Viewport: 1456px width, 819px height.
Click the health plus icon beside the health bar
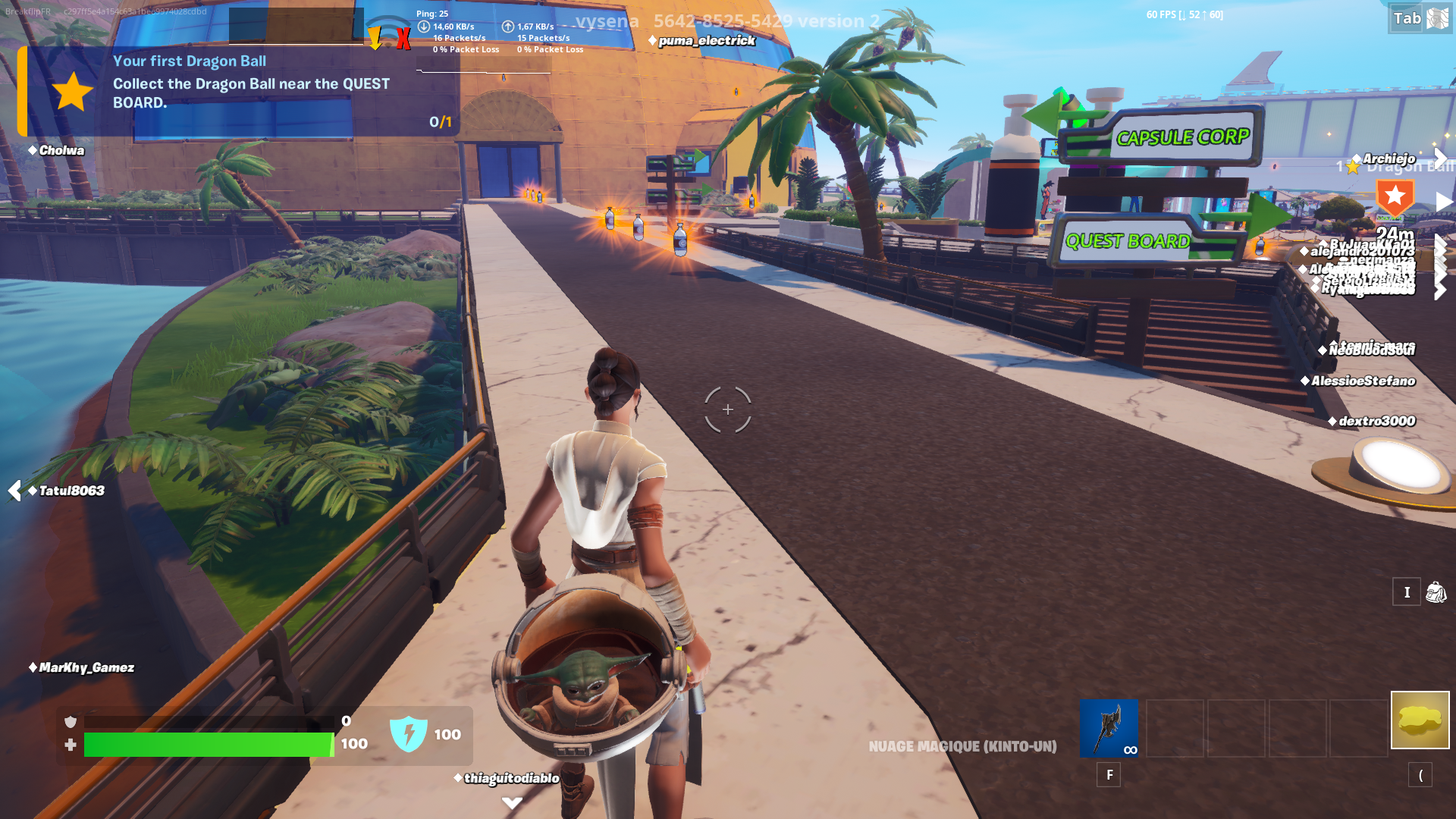tap(71, 745)
